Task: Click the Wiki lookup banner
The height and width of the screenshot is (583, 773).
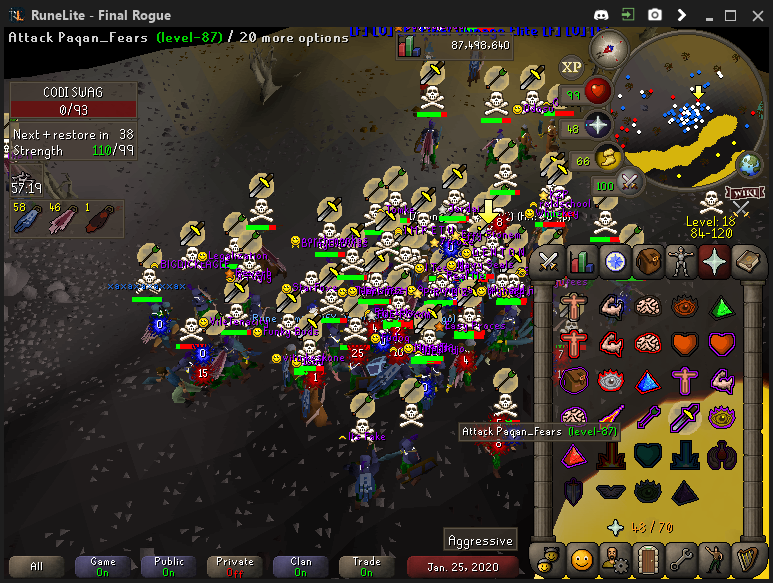Action: pyautogui.click(x=743, y=192)
